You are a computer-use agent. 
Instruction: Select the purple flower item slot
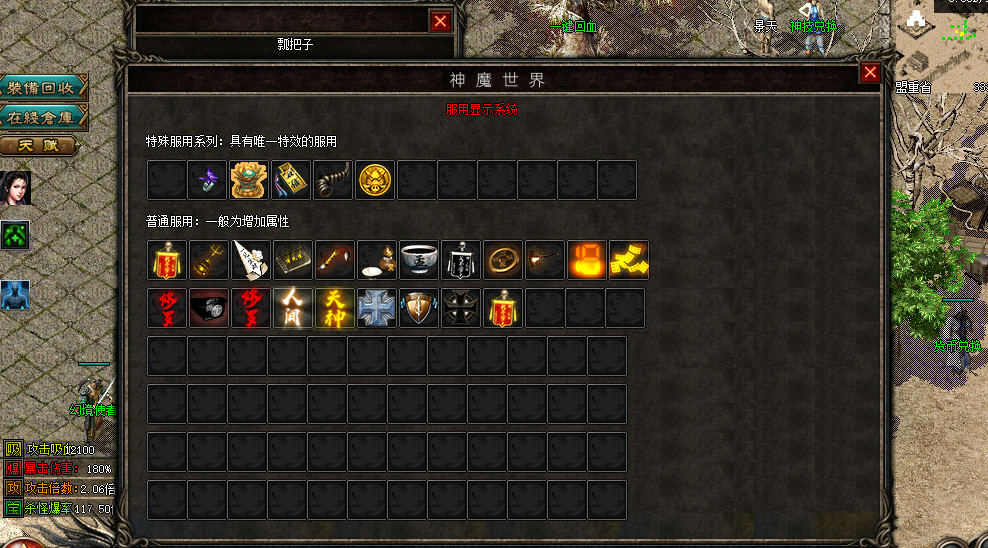[209, 180]
